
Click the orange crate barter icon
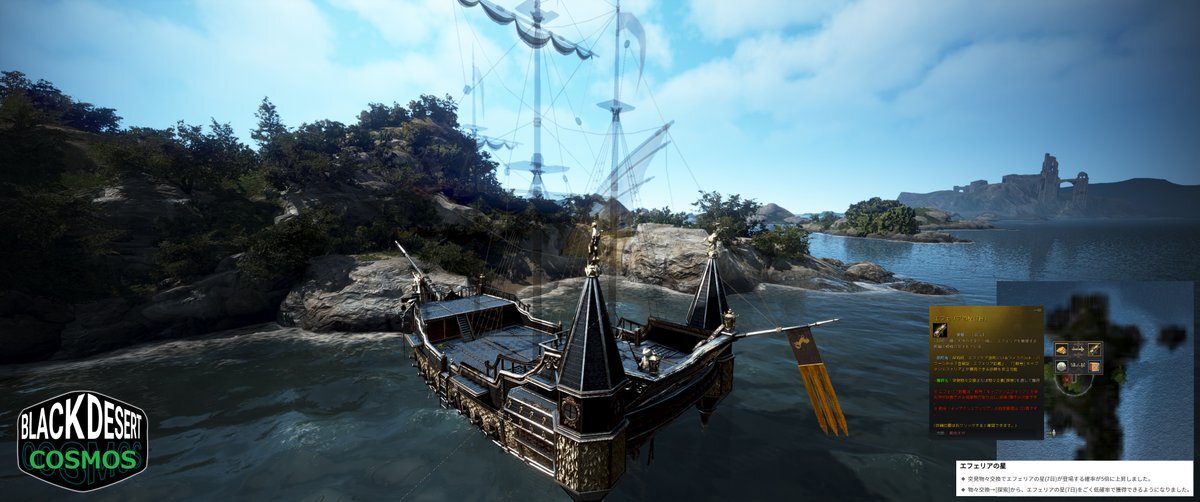click(1095, 366)
